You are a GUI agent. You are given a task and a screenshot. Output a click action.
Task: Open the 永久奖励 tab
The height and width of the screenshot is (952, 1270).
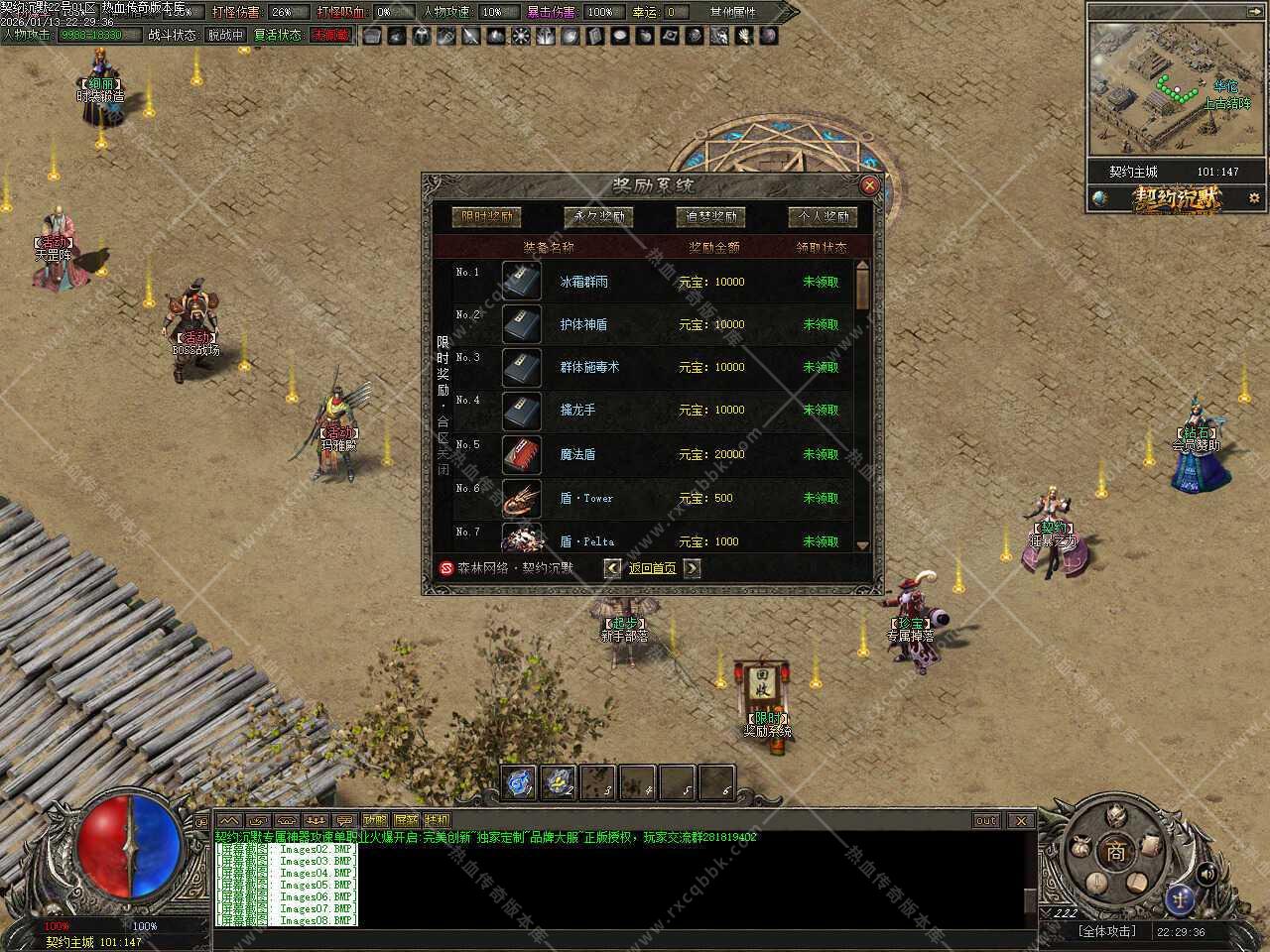[x=598, y=216]
